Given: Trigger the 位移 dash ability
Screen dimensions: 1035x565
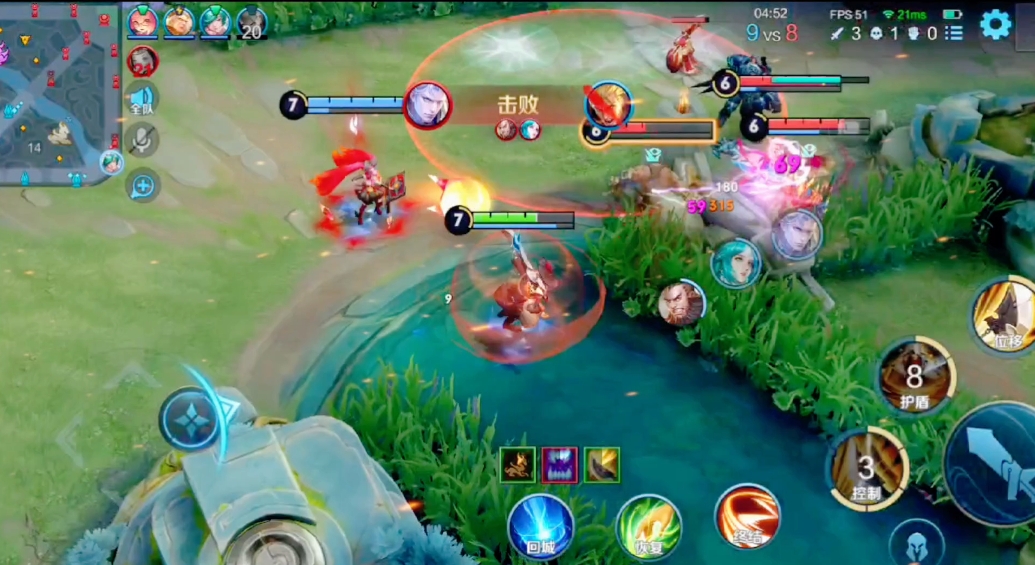Looking at the screenshot, I should click(x=1007, y=316).
